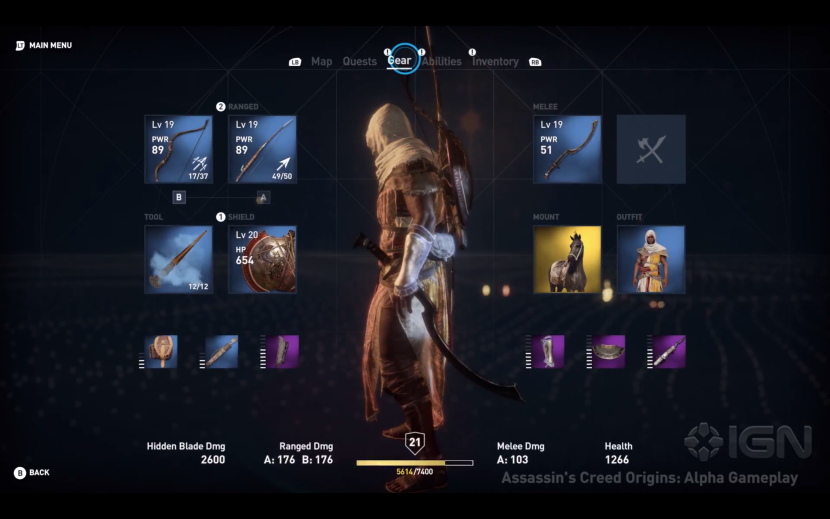
Task: Select the blue hidden blade gear icon
Action: [x=222, y=351]
